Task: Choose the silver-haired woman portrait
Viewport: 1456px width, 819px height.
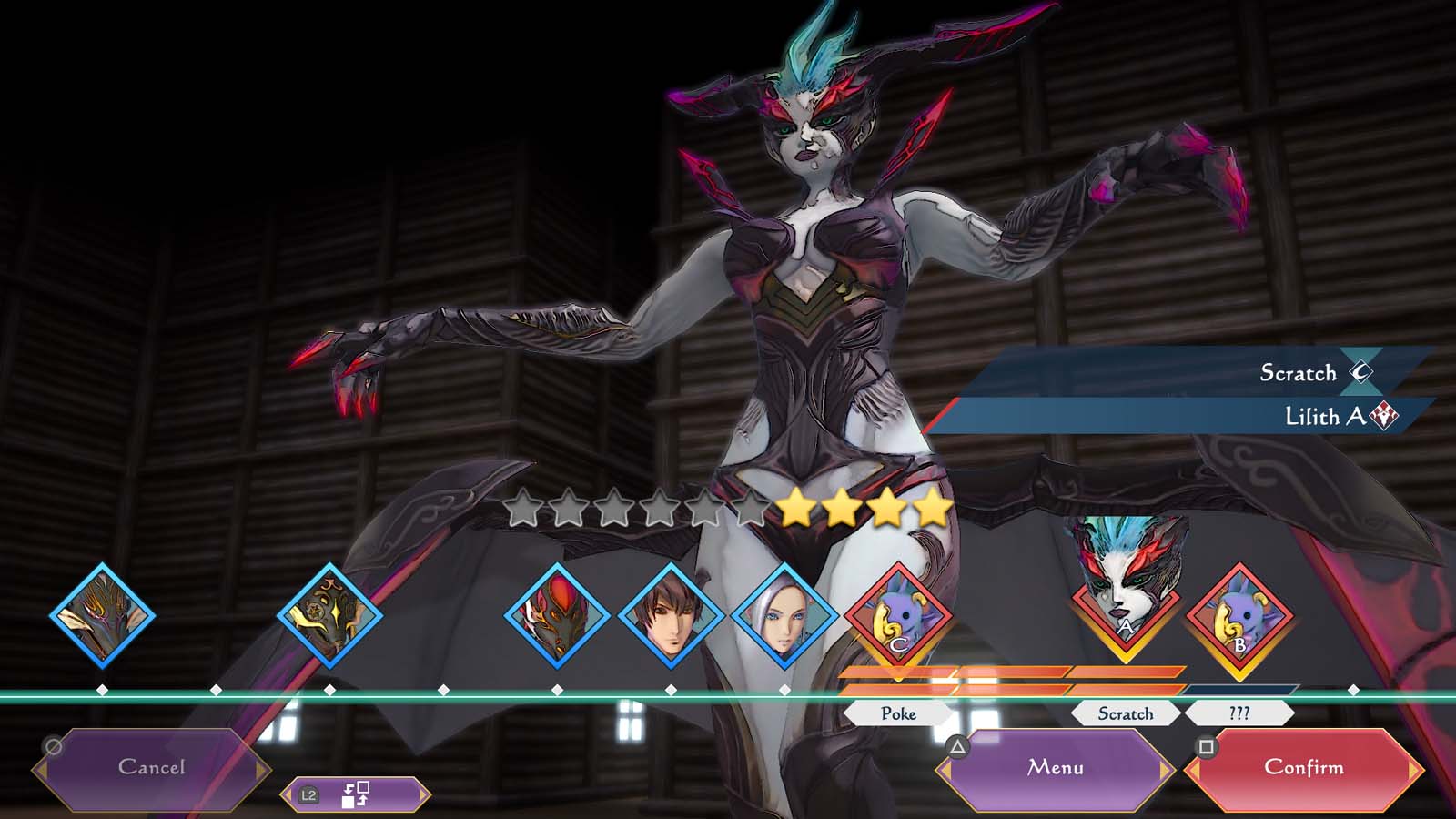Action: coord(784,616)
